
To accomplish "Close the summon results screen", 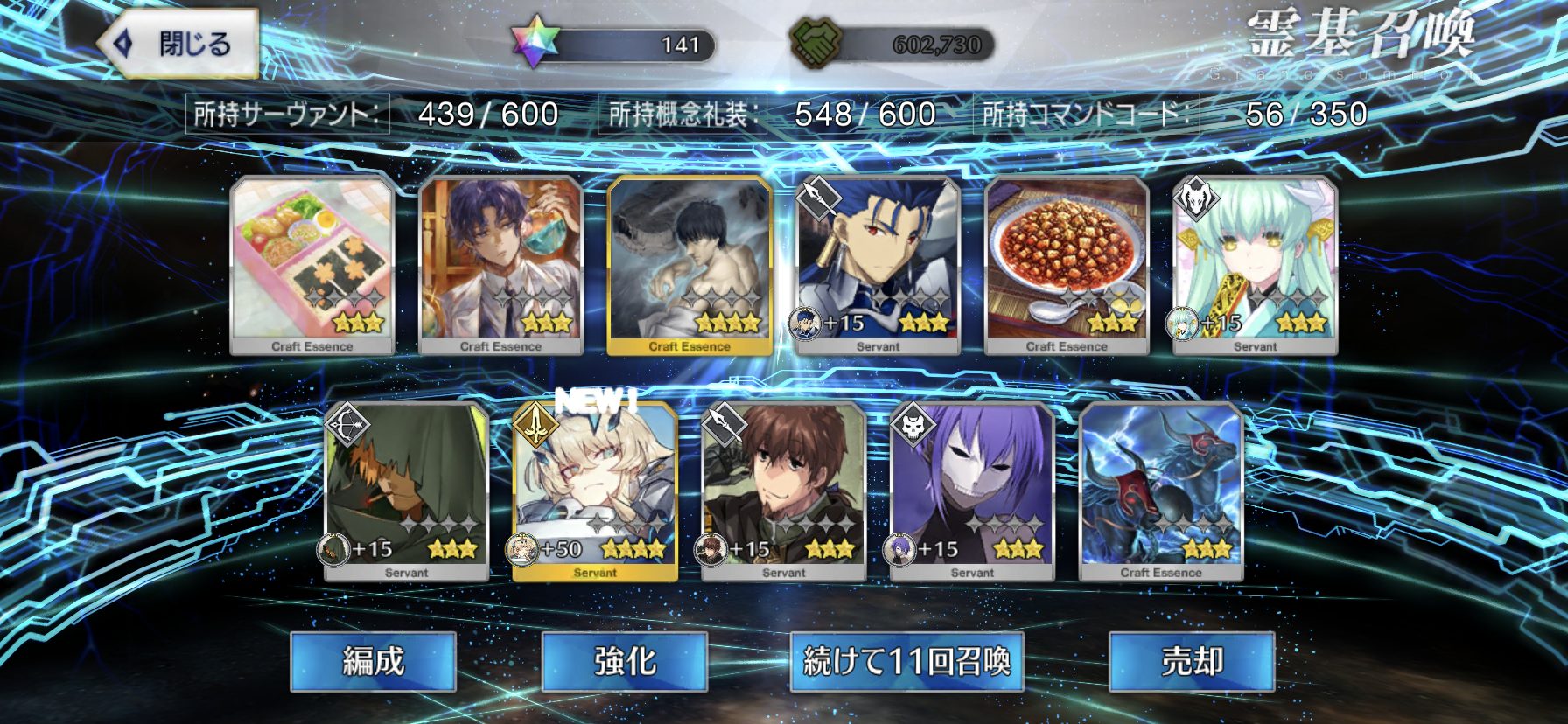I will click(180, 44).
